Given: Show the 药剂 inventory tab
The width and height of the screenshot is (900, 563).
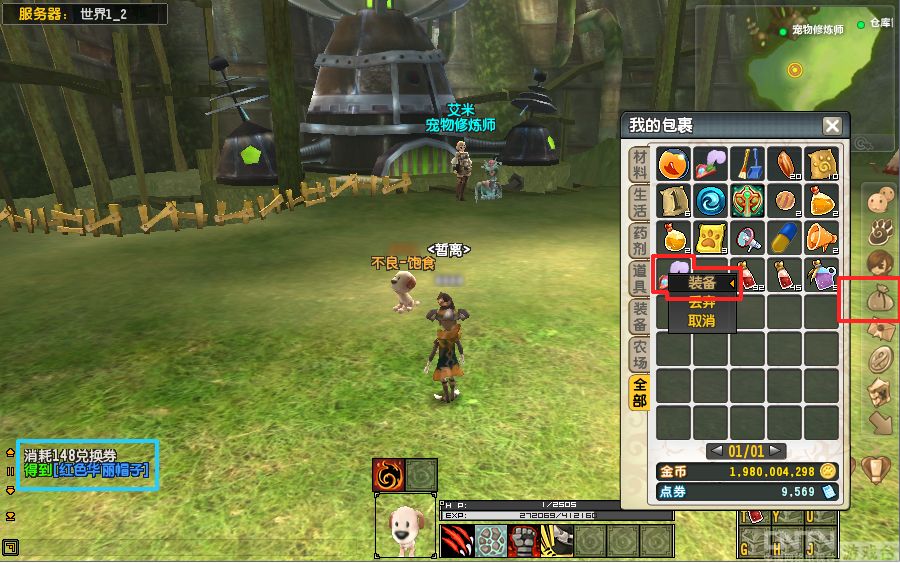Looking at the screenshot, I should tap(639, 241).
